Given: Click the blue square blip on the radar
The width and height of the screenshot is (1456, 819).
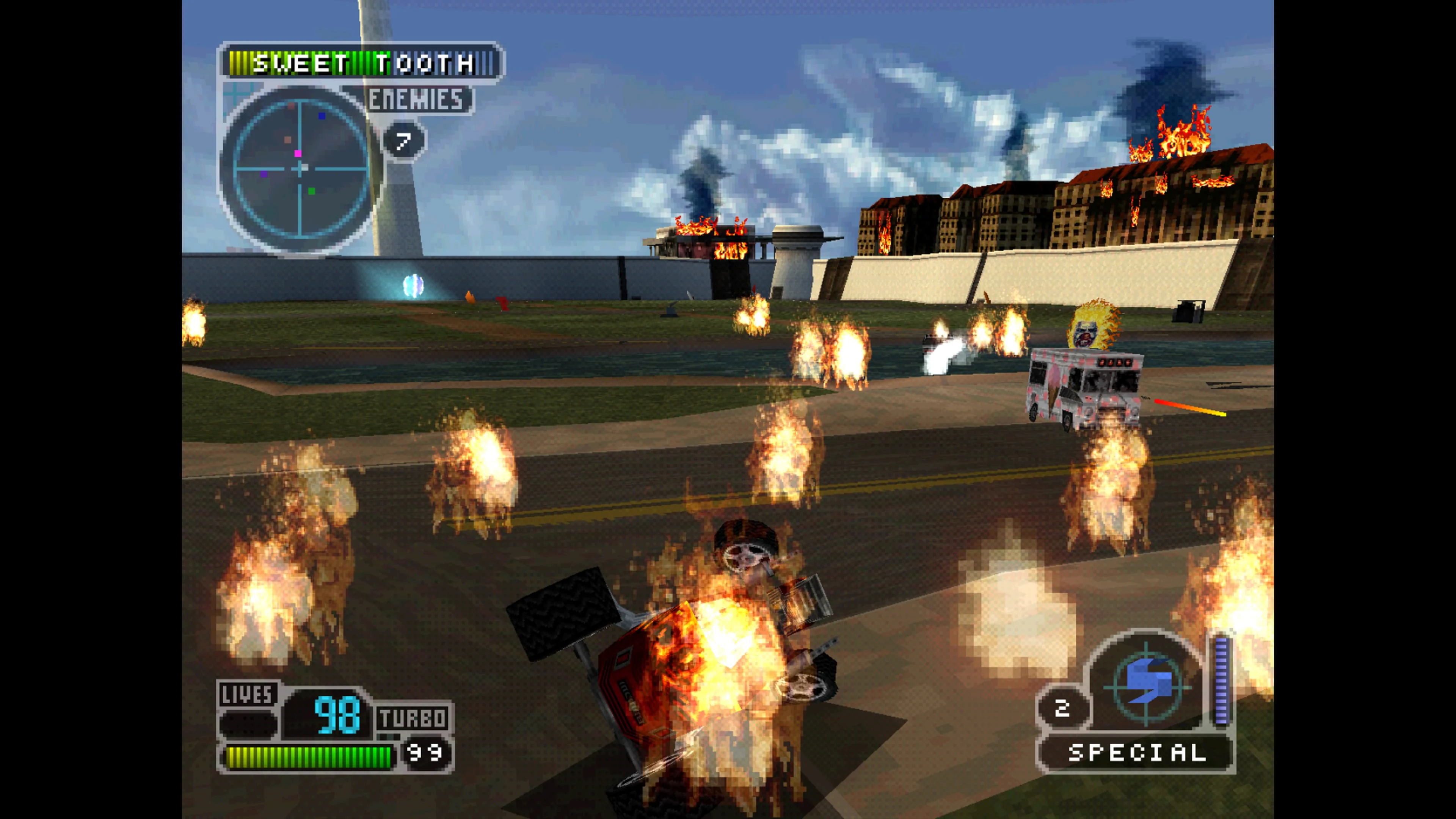Looking at the screenshot, I should 322,116.
